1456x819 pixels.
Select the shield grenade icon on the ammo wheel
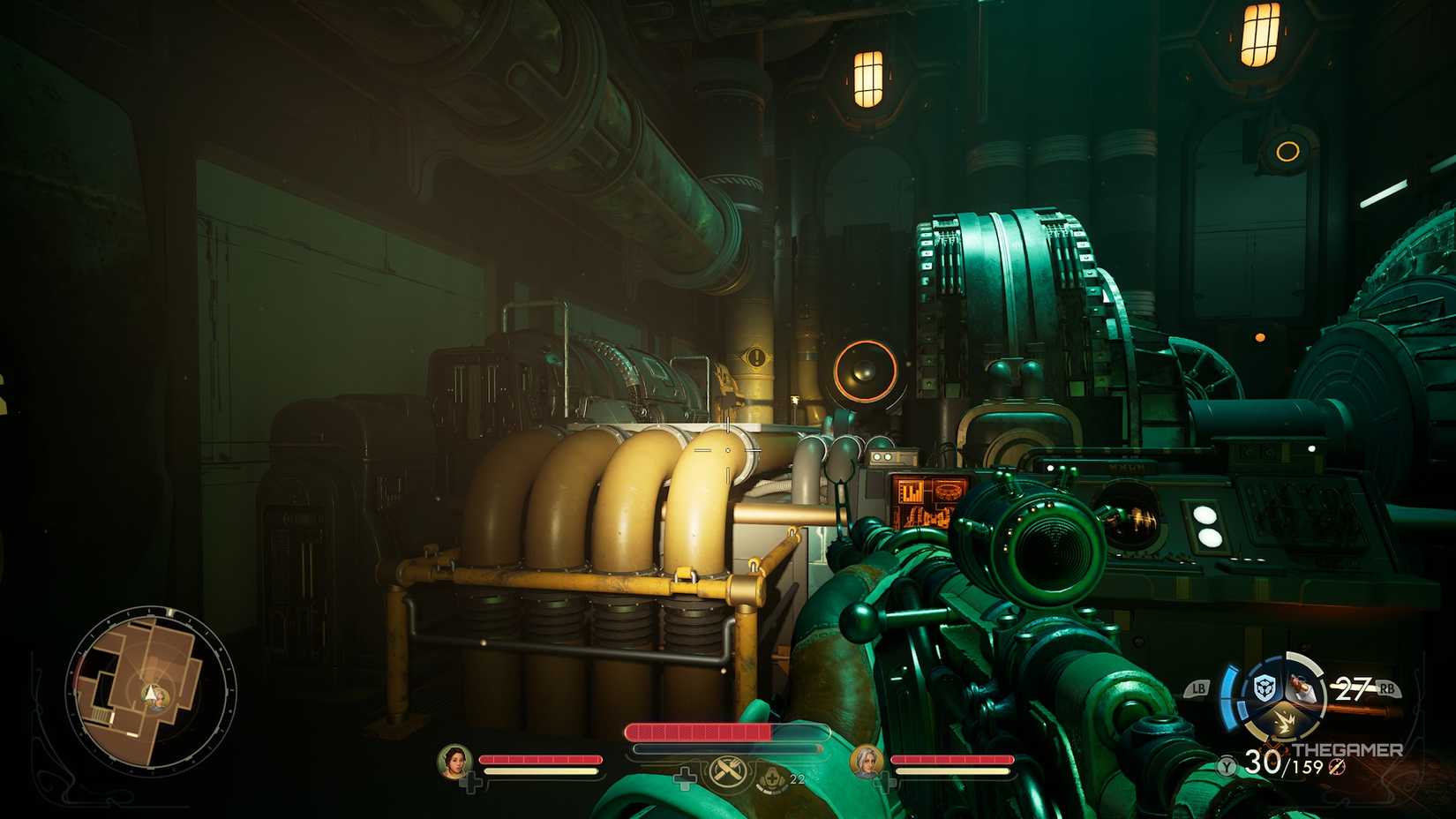pyautogui.click(x=1265, y=688)
